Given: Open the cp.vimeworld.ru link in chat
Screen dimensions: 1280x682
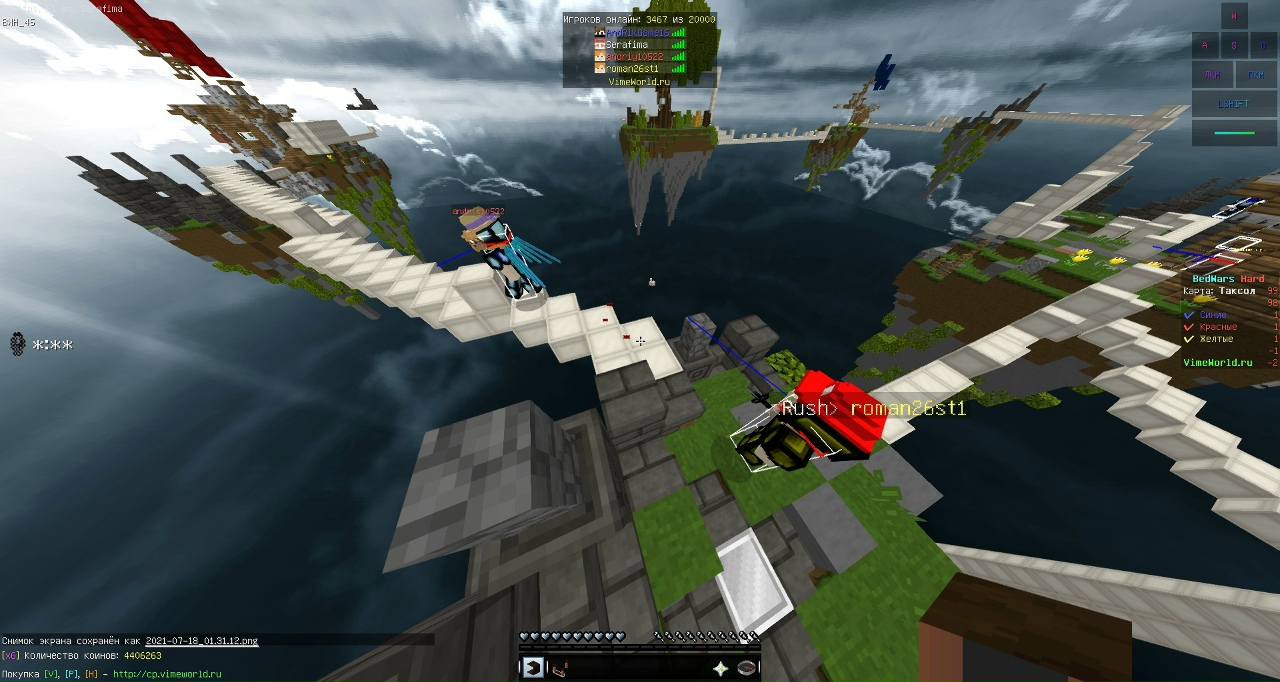Looking at the screenshot, I should tap(167, 674).
